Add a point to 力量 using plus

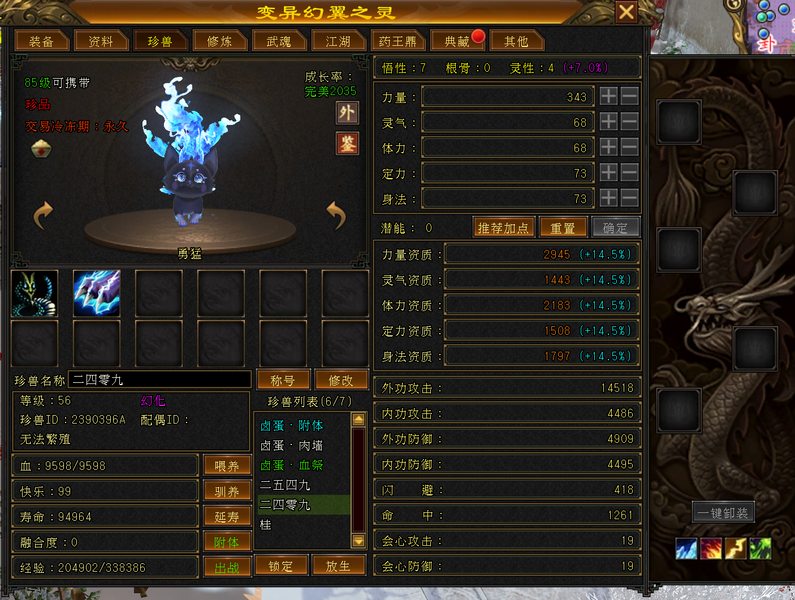pos(608,97)
